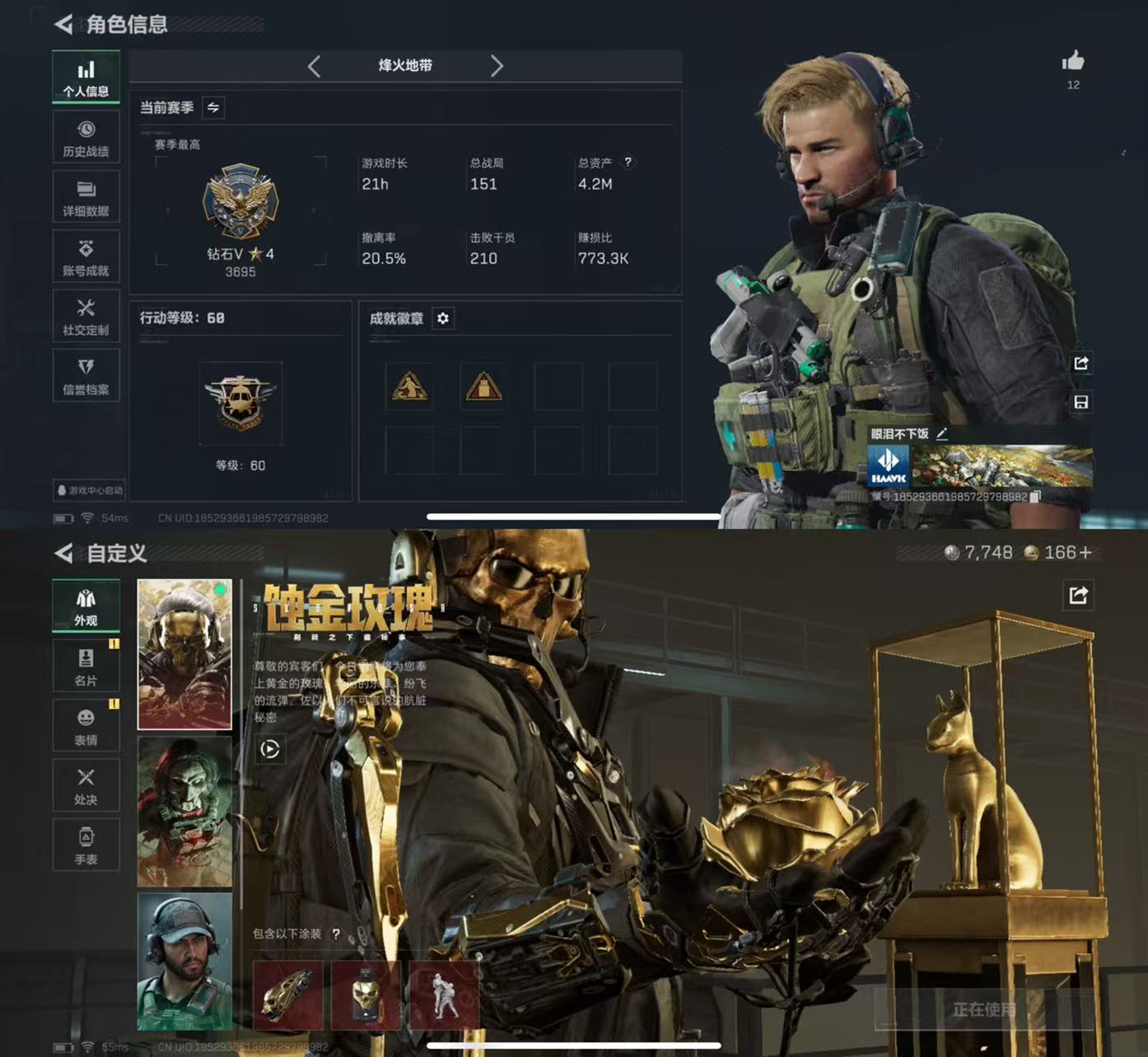Open the 名片 name card tab

[x=86, y=665]
